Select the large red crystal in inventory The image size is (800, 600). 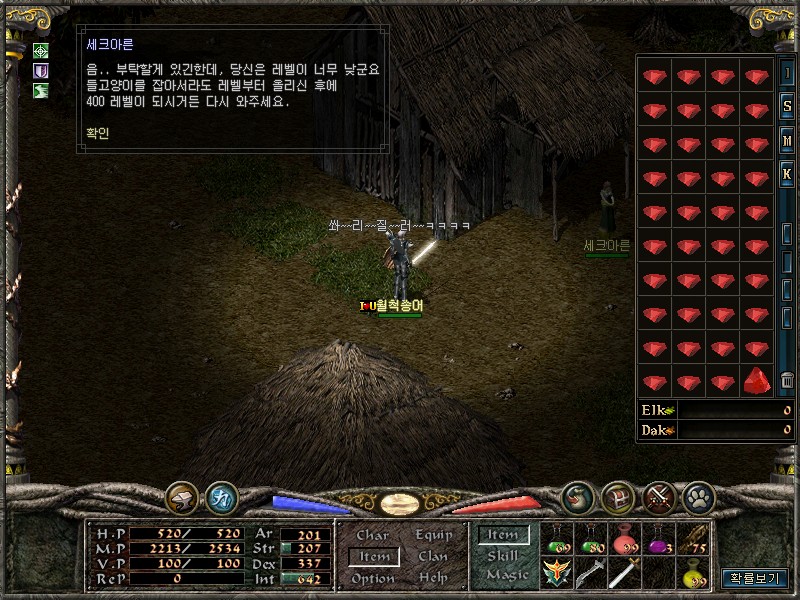coord(756,380)
